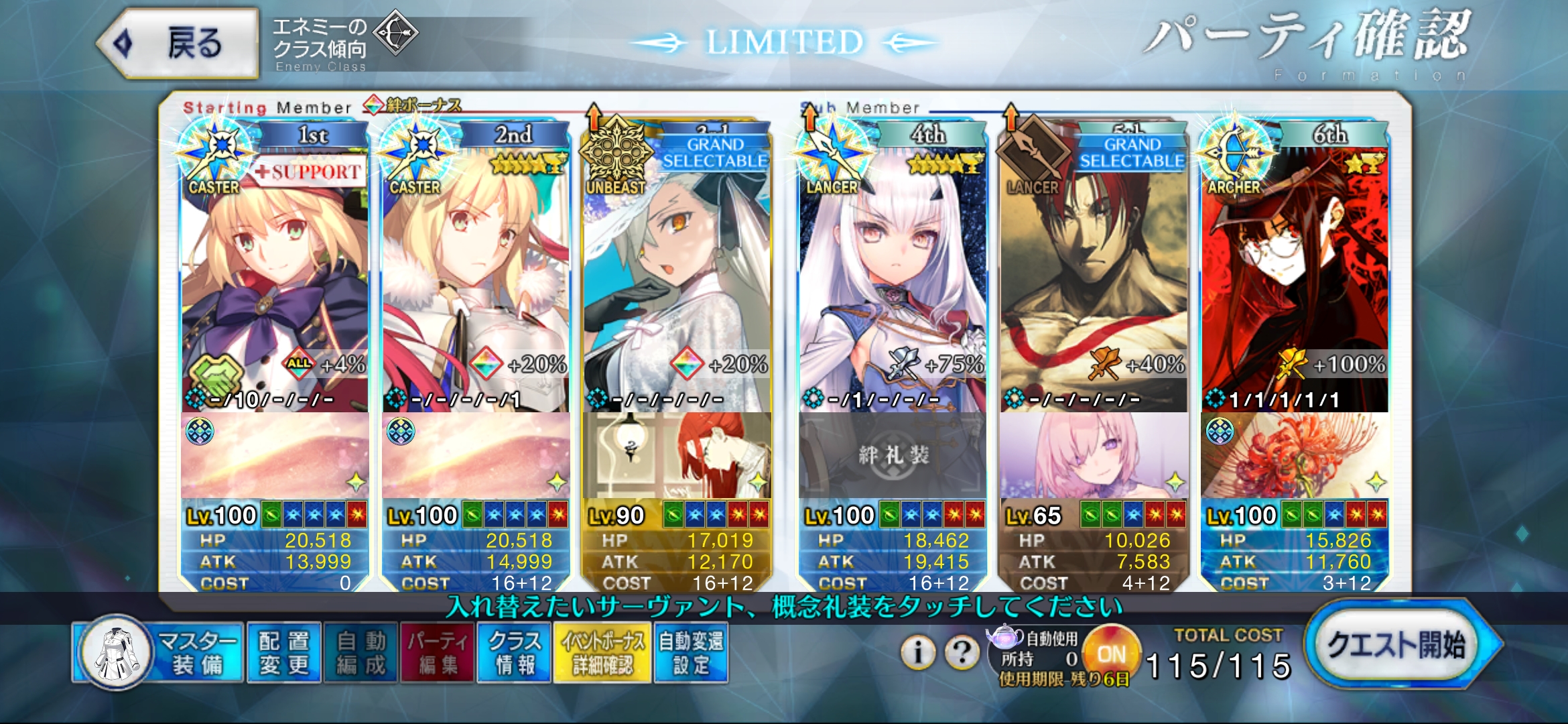1568x724 pixels.
Task: Pick the 4th slot white-haired Lancer card
Action: point(893,282)
